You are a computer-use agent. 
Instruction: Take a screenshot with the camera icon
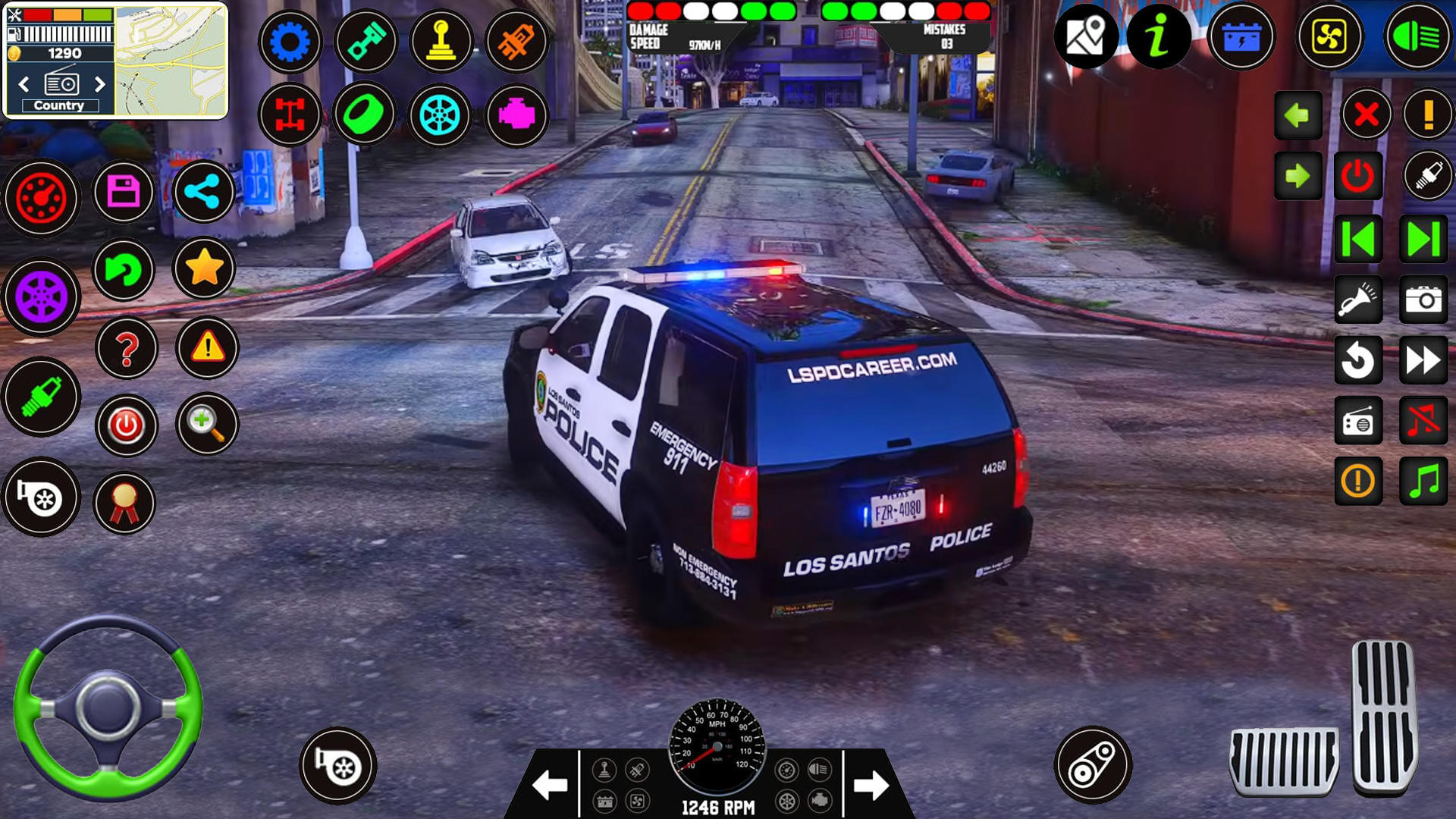tap(1423, 300)
